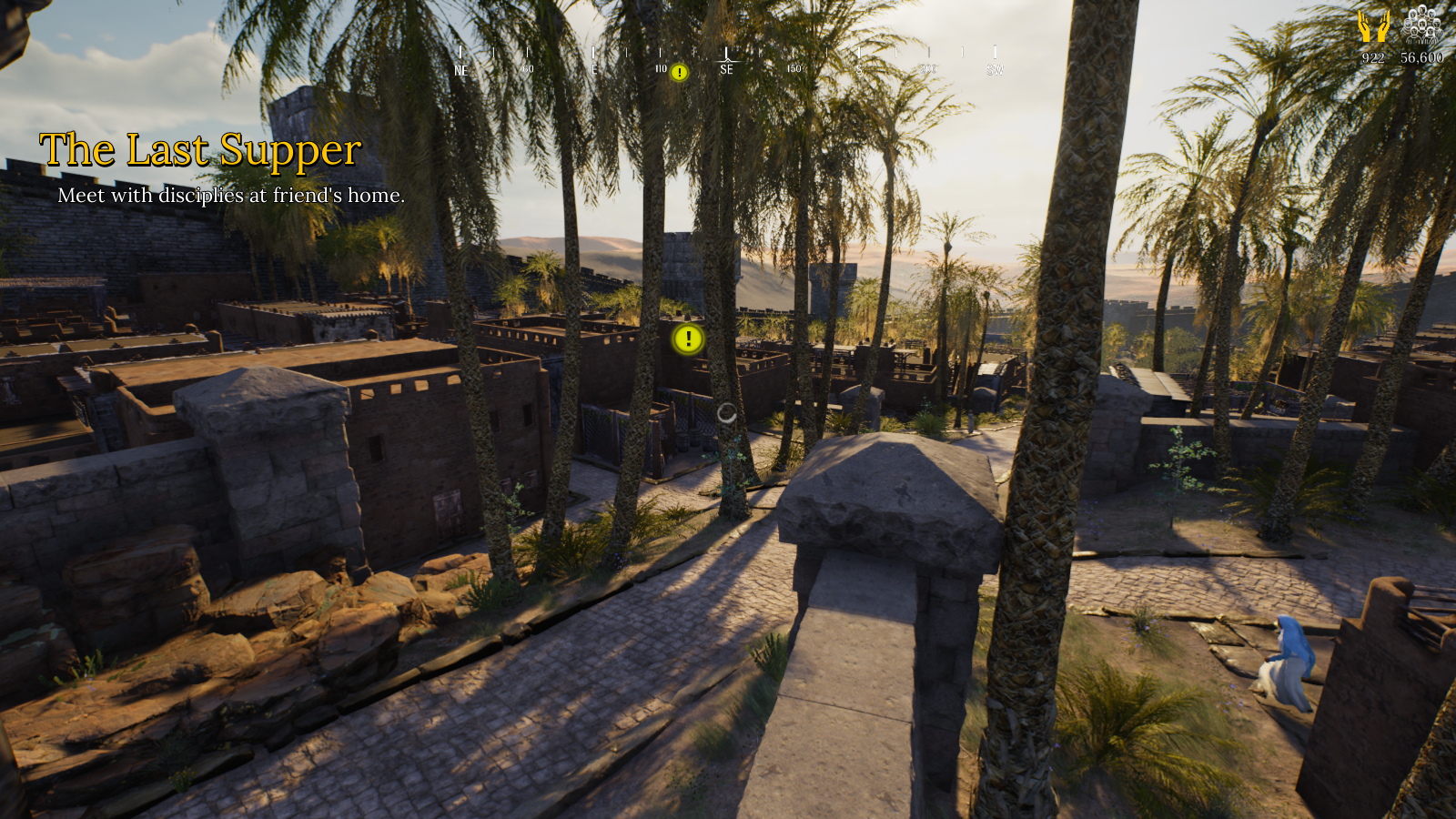Screen dimensions: 1456x819
Task: Open The Last Supper quest tracker
Action: coord(200,150)
